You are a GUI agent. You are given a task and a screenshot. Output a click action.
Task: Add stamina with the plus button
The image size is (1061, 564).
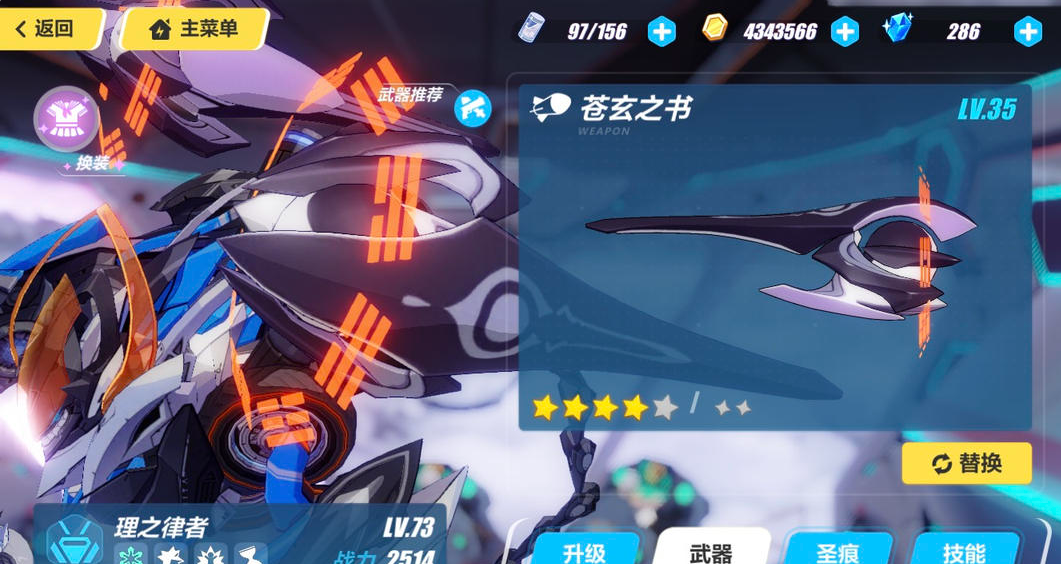pos(661,32)
